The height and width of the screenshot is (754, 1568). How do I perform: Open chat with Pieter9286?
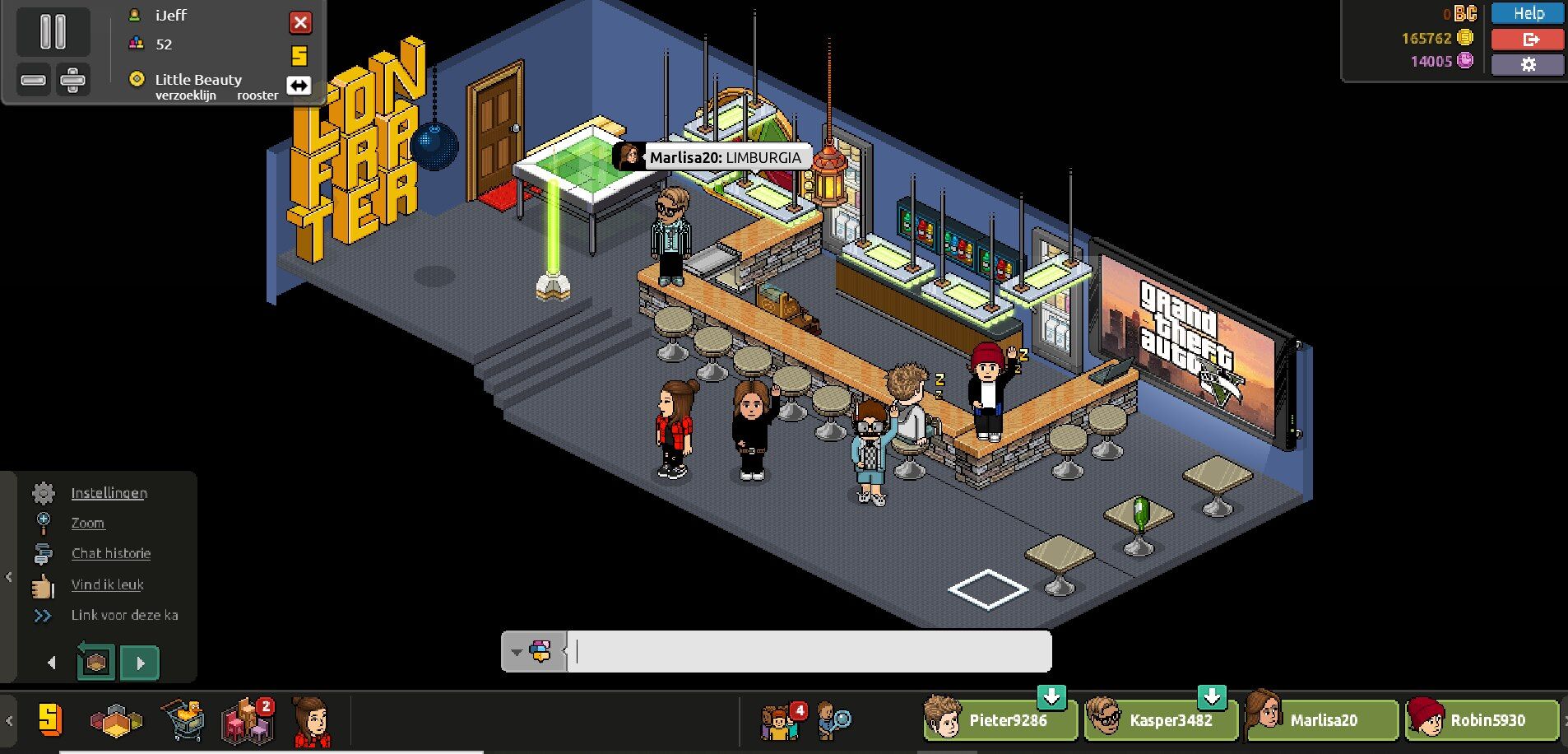(x=1000, y=720)
